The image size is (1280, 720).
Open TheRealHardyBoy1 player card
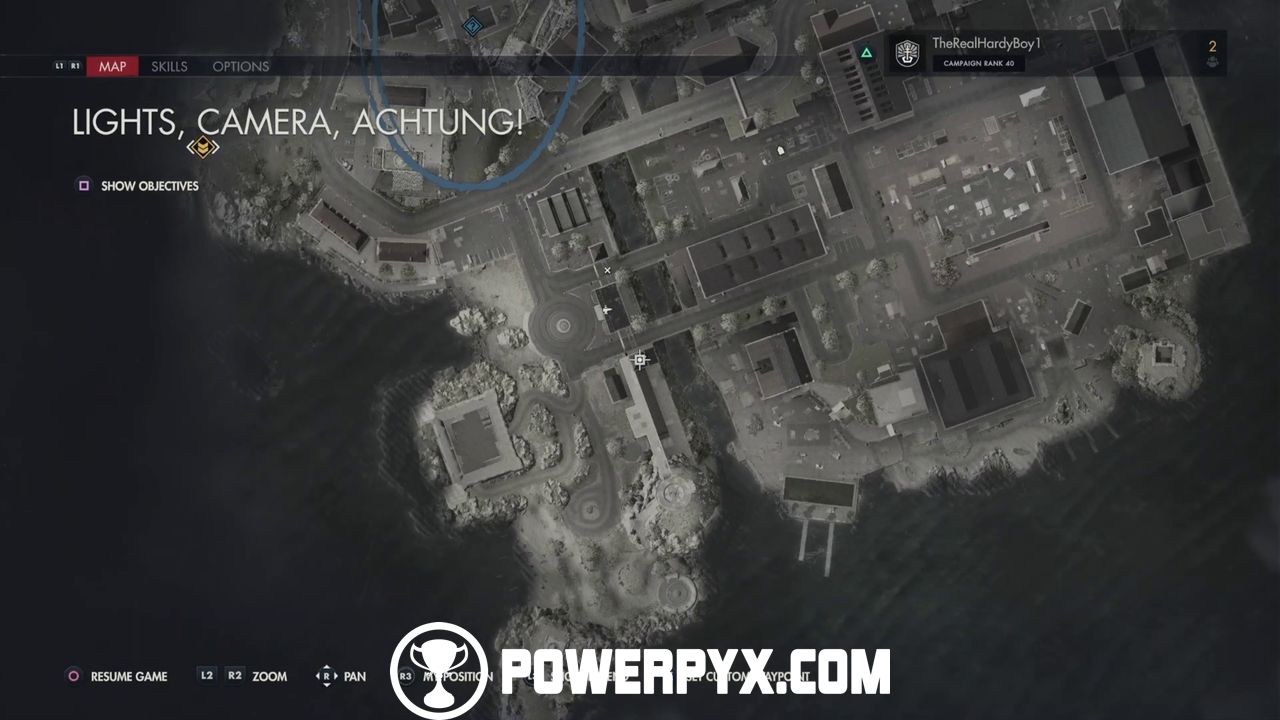[x=986, y=52]
